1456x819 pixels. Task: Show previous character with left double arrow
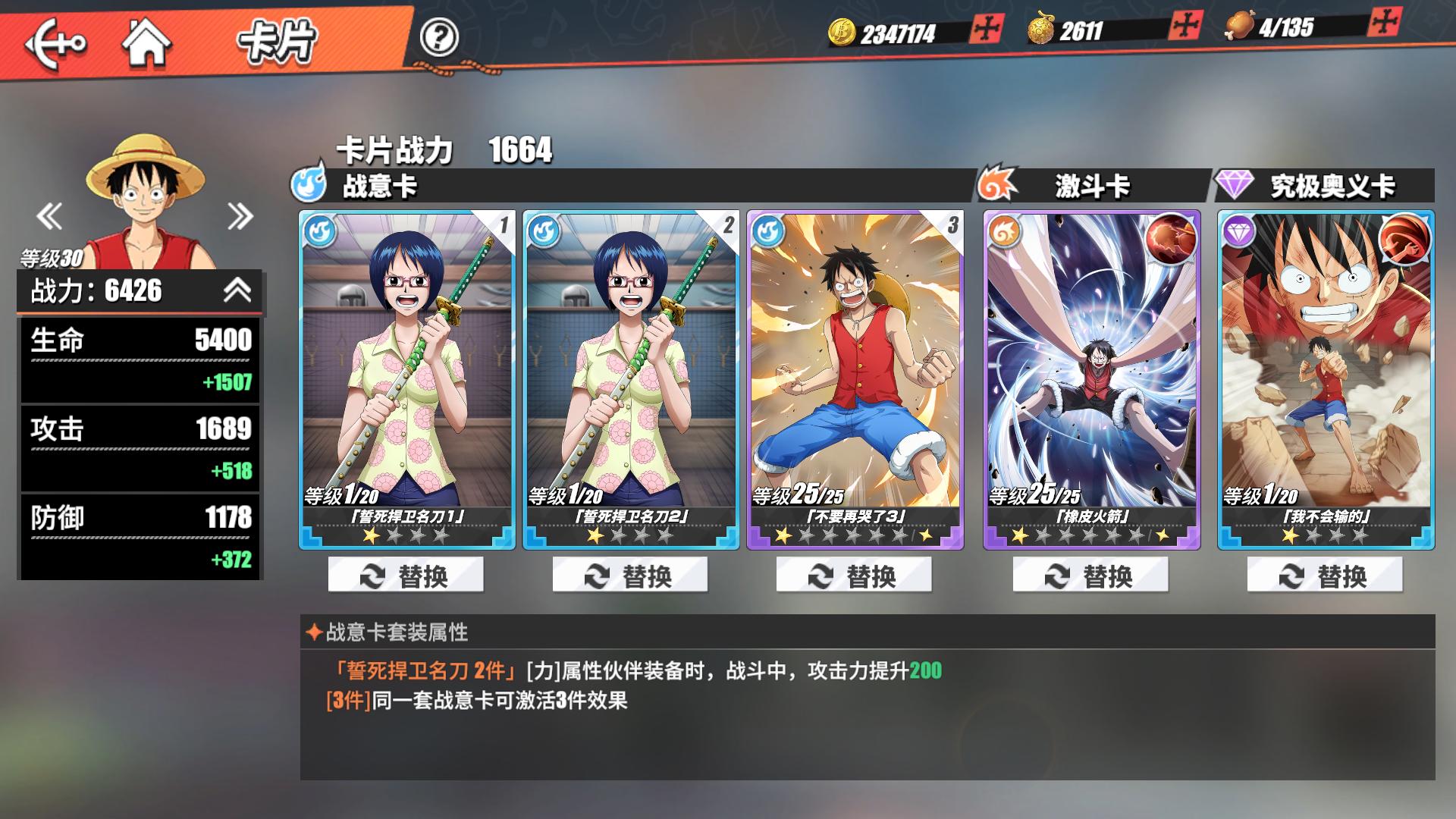pyautogui.click(x=49, y=216)
